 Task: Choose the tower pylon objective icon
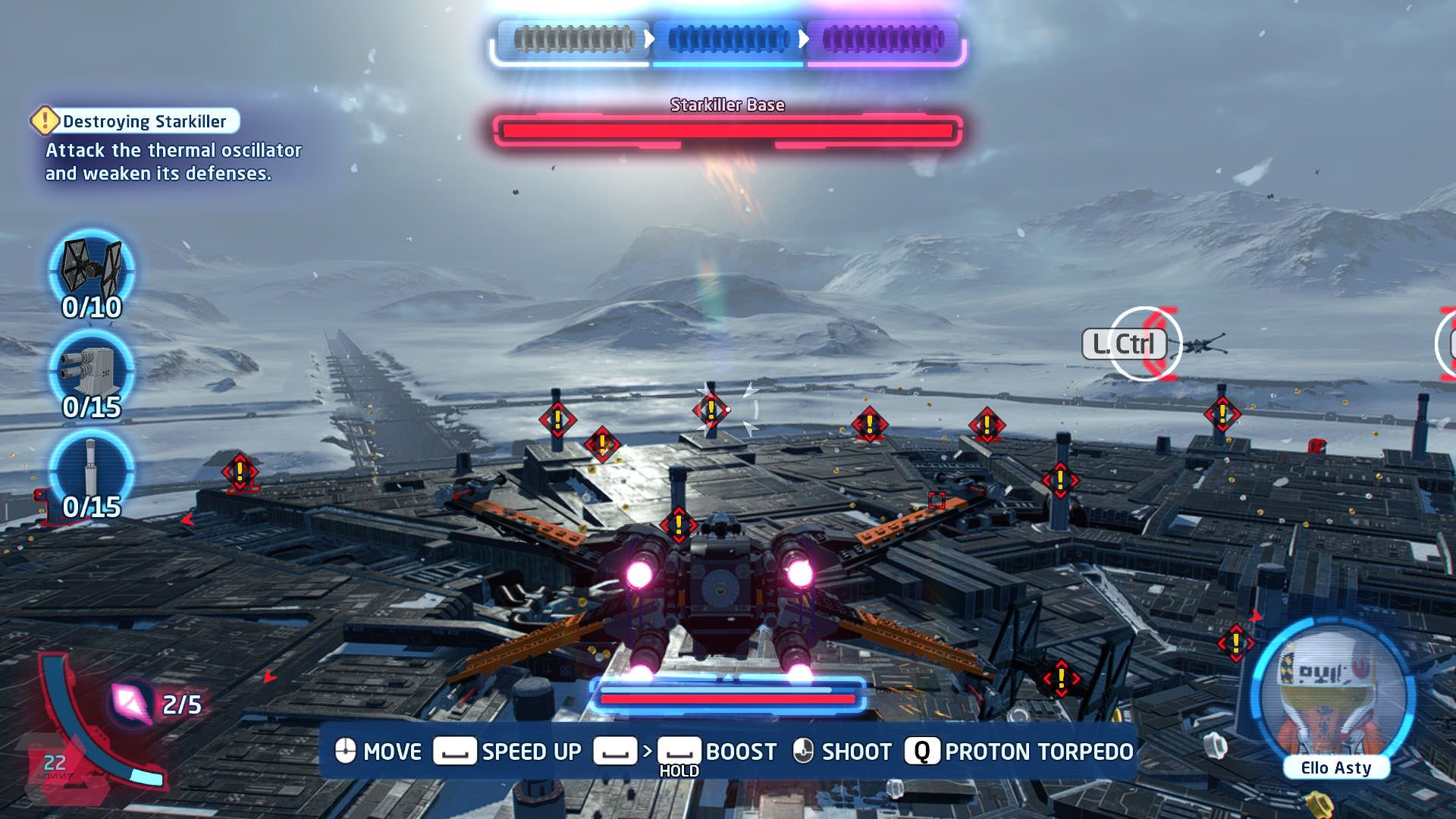click(x=92, y=467)
